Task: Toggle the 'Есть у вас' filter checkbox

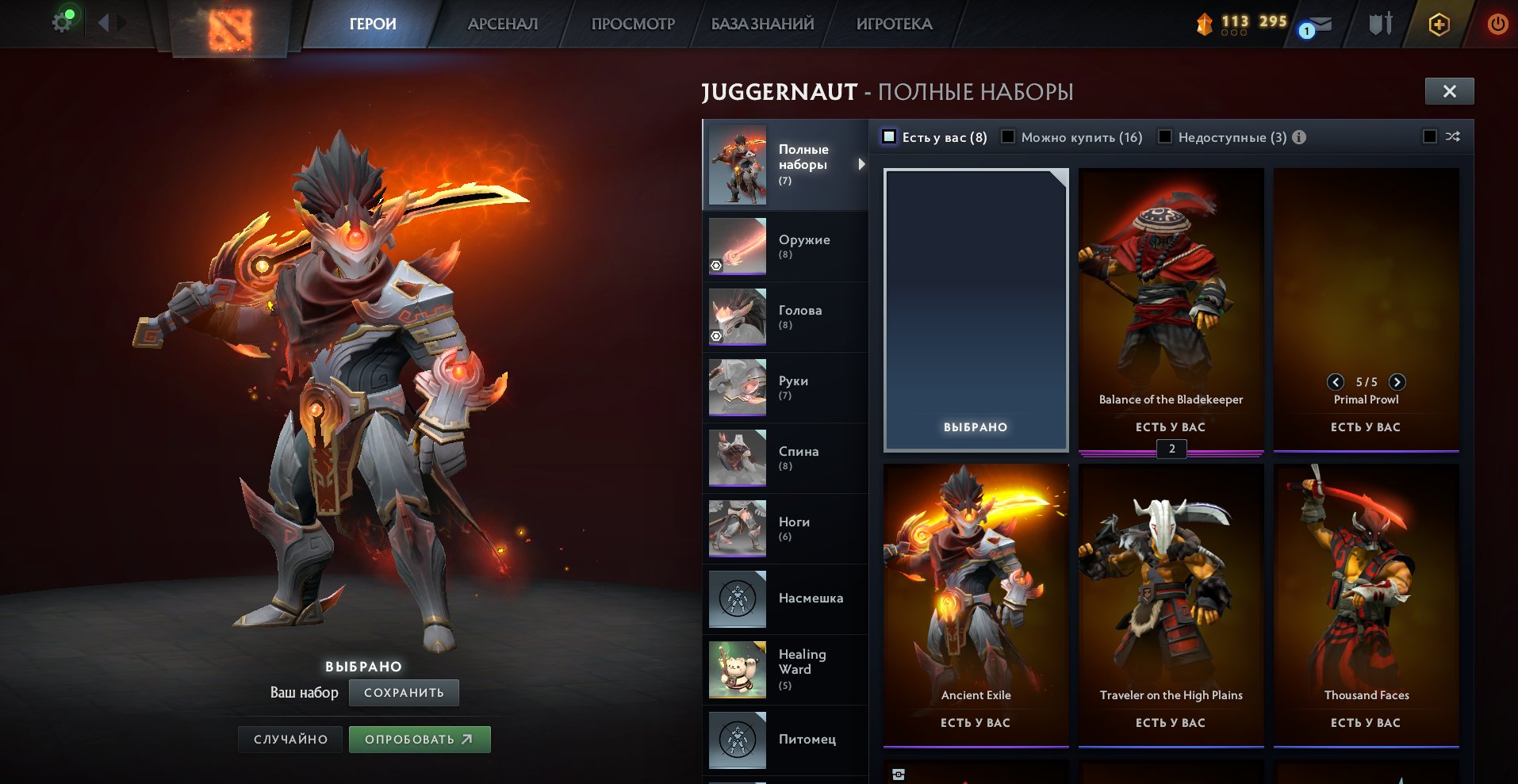Action: click(890, 137)
